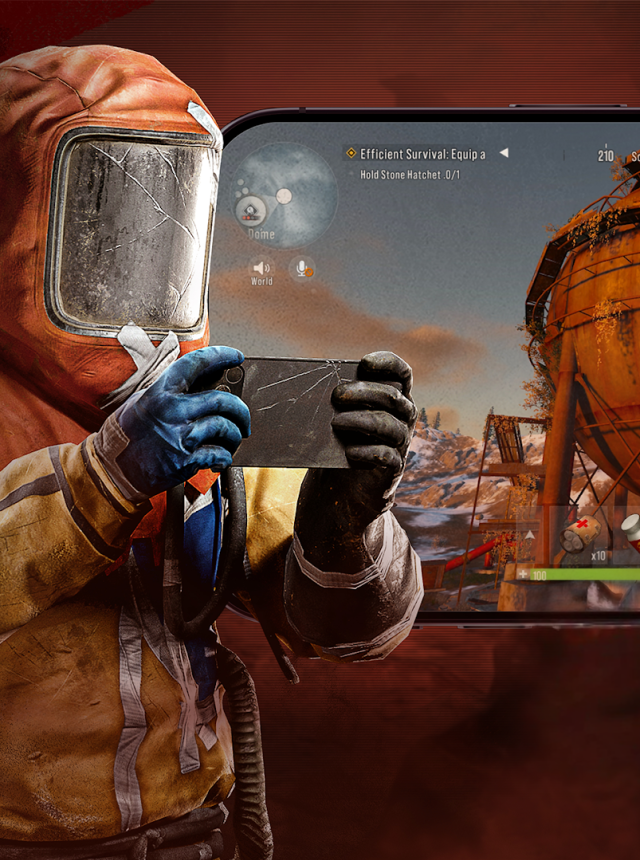The width and height of the screenshot is (640, 860).
Task: Open the circular minimap
Action: (285, 194)
